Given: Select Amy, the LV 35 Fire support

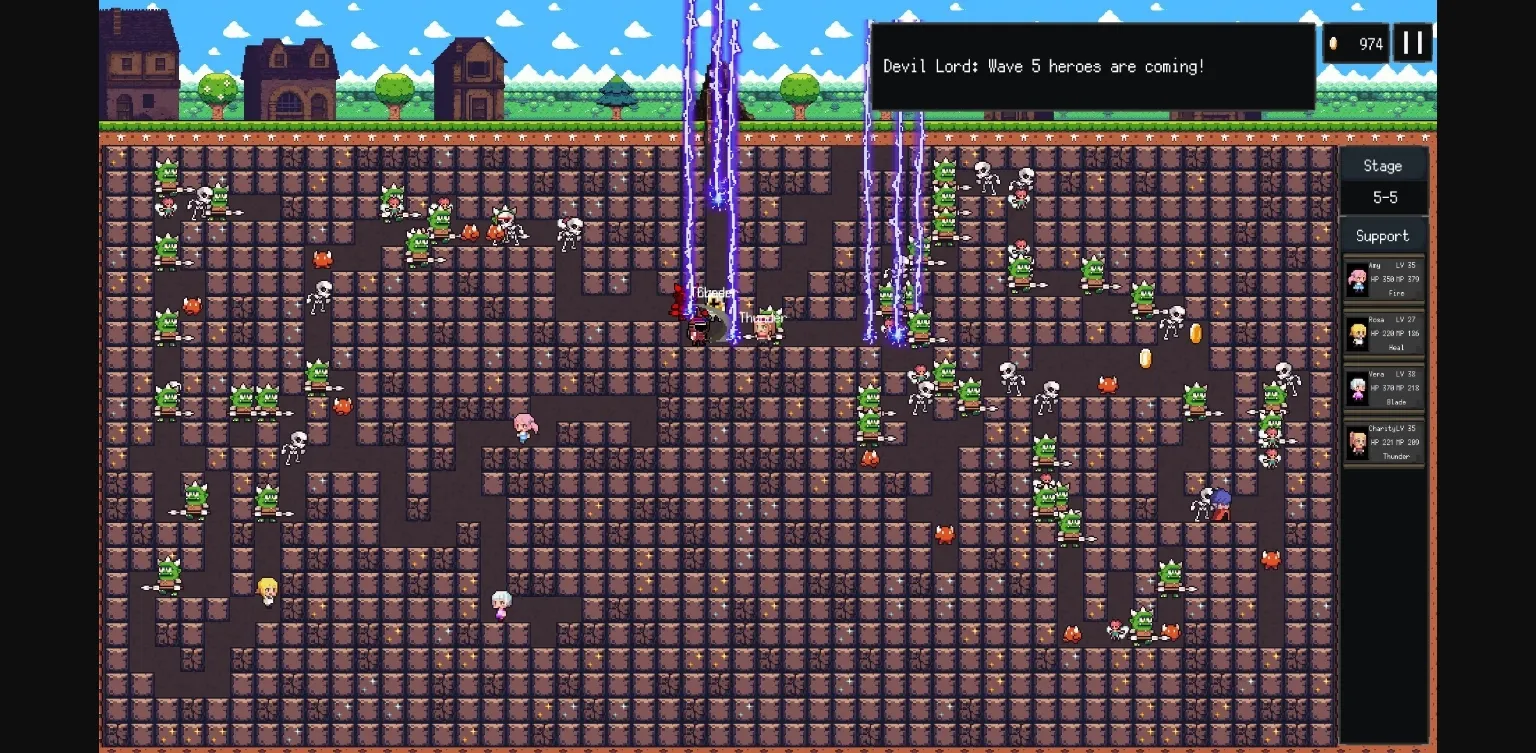Looking at the screenshot, I should pos(1383,280).
